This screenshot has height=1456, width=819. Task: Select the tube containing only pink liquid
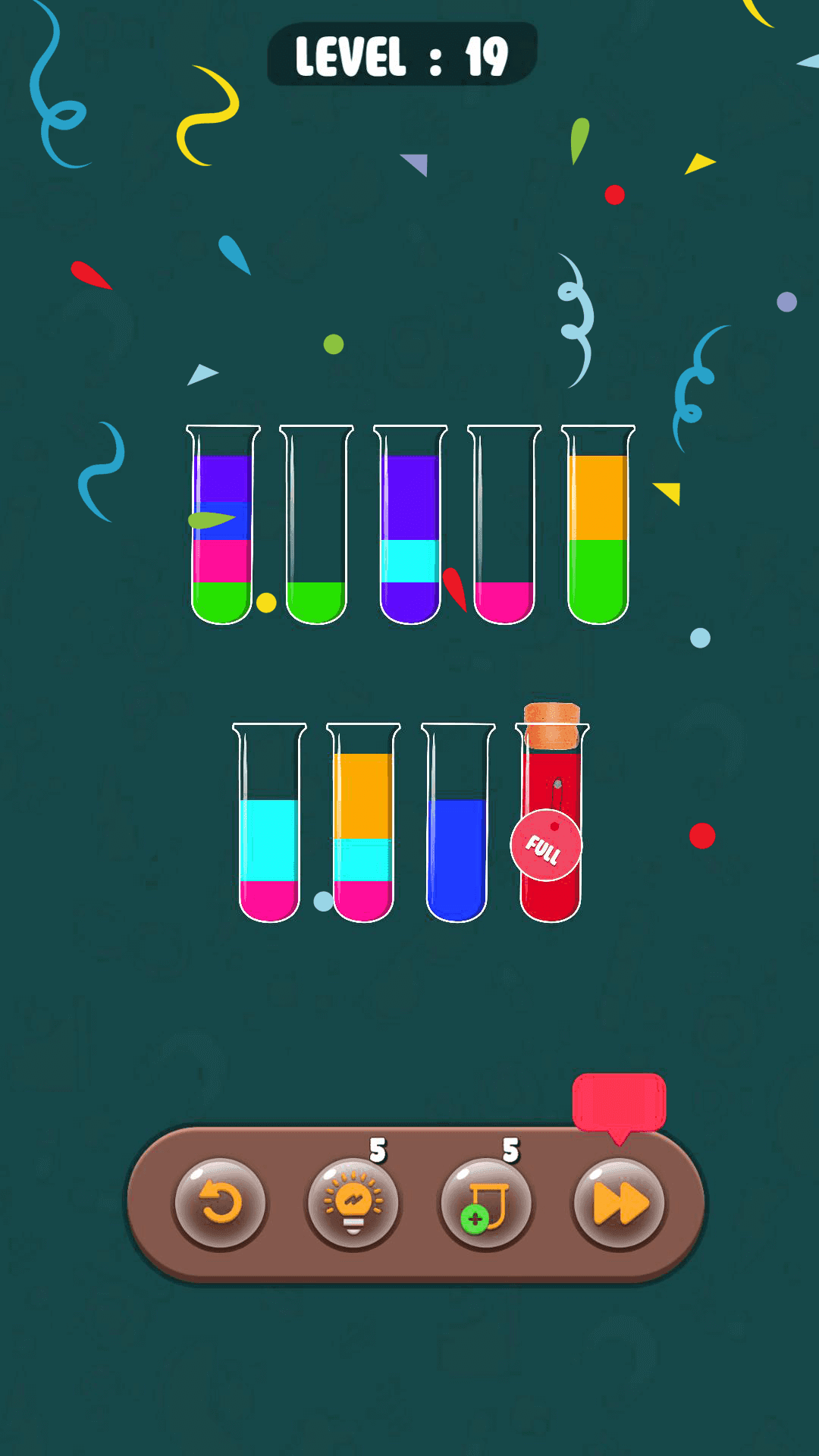504,525
